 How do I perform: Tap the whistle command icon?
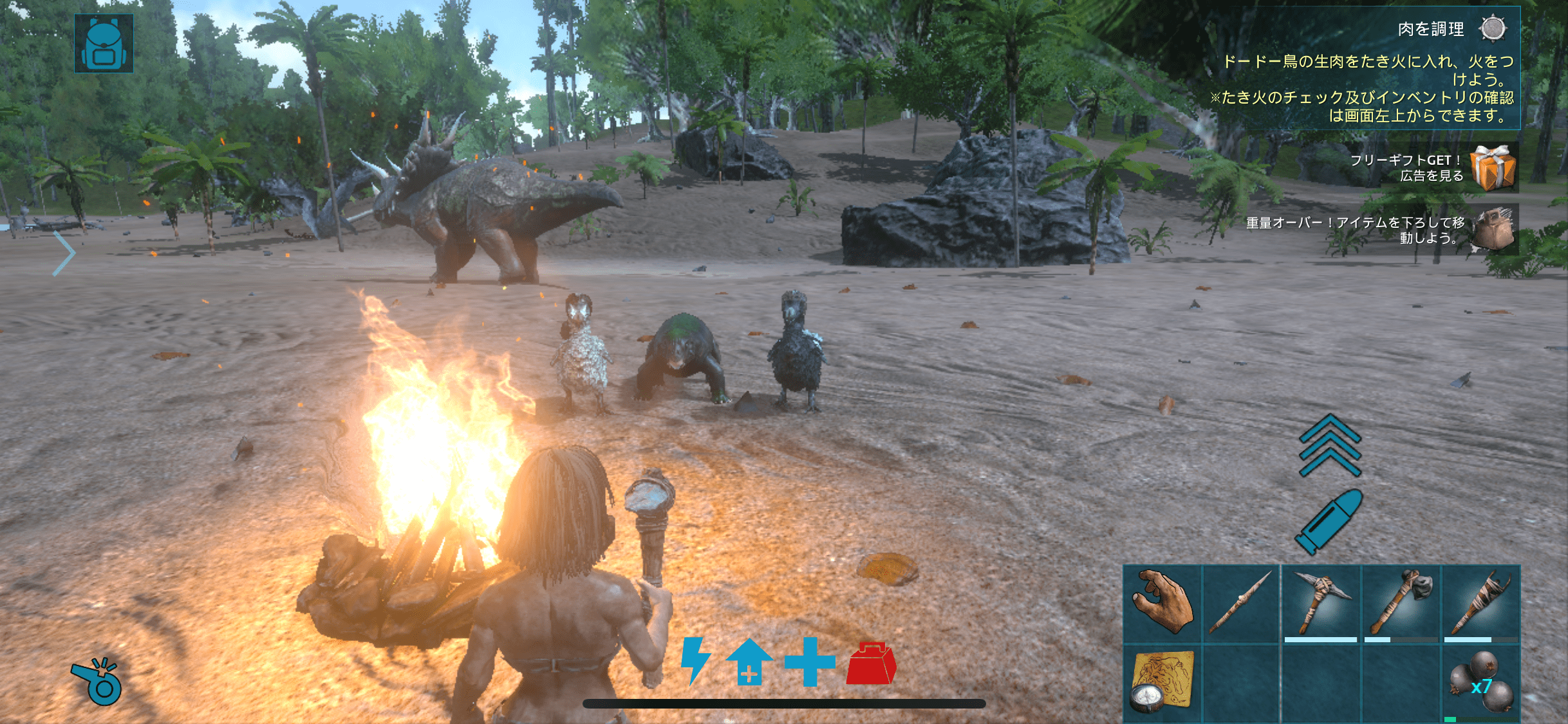(97, 681)
